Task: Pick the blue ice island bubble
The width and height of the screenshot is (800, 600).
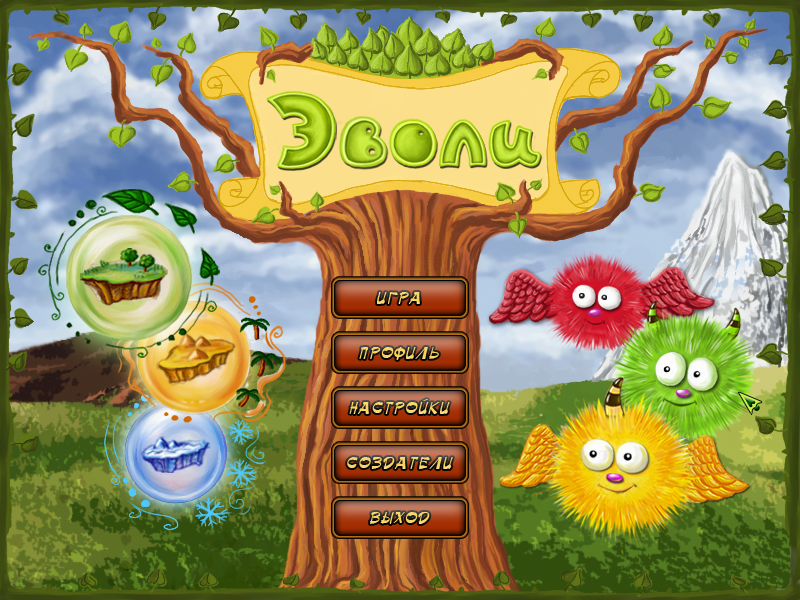Action: [176, 450]
